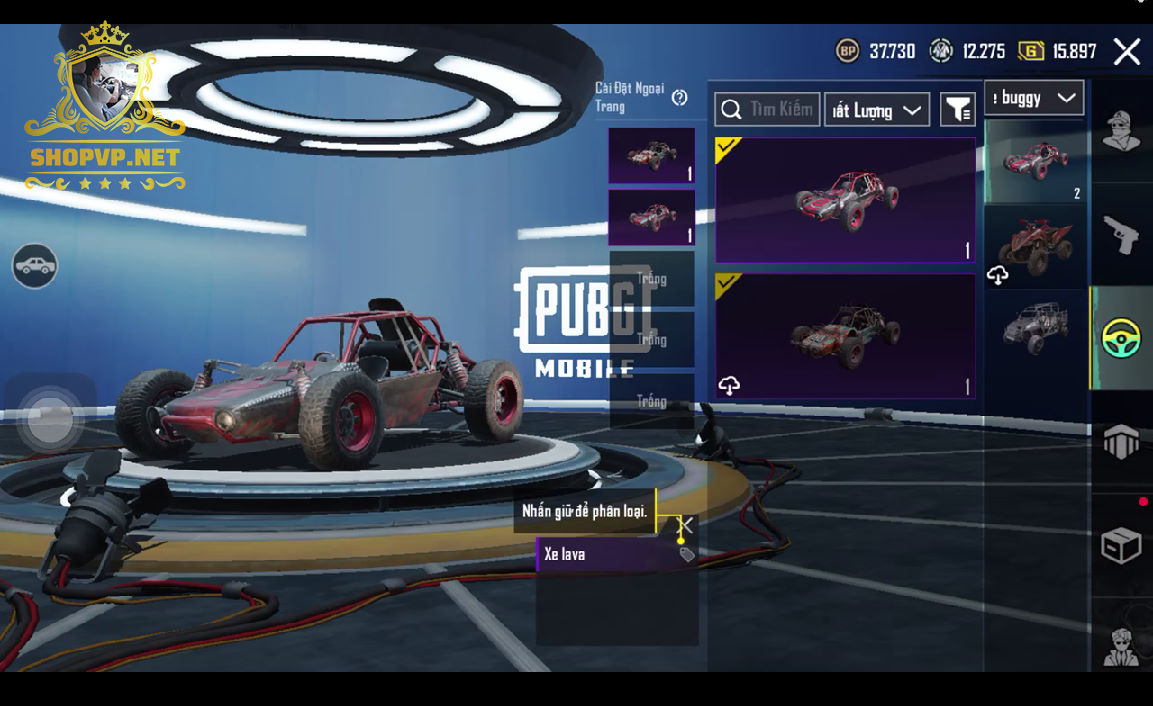The image size is (1153, 706).
Task: Open the Lượng sort dropdown
Action: 876,110
